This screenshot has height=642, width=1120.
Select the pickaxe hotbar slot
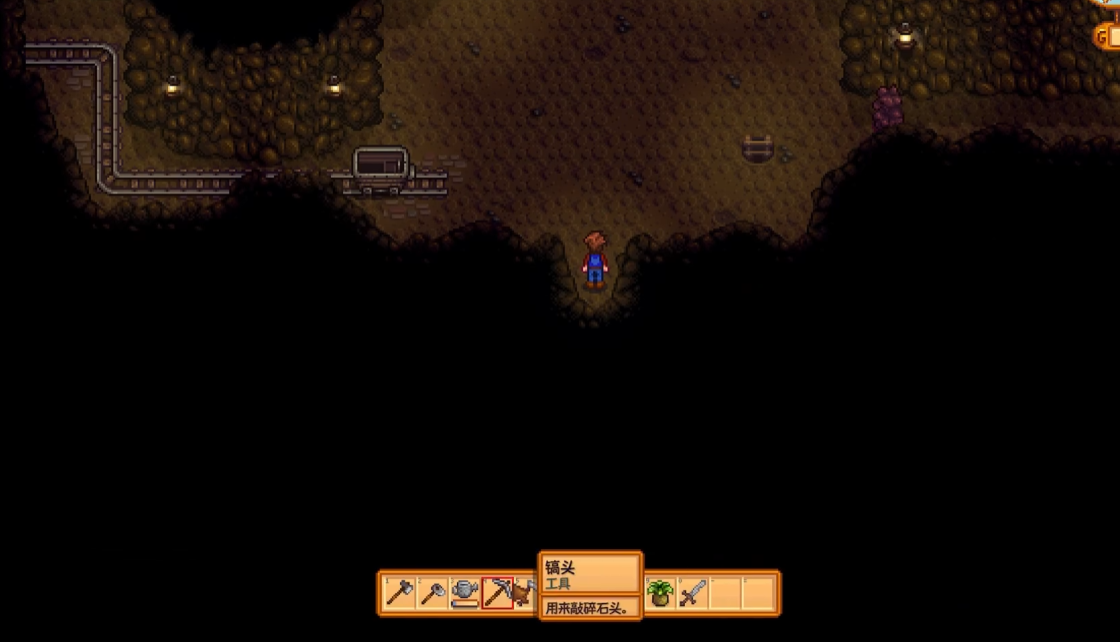(x=497, y=593)
